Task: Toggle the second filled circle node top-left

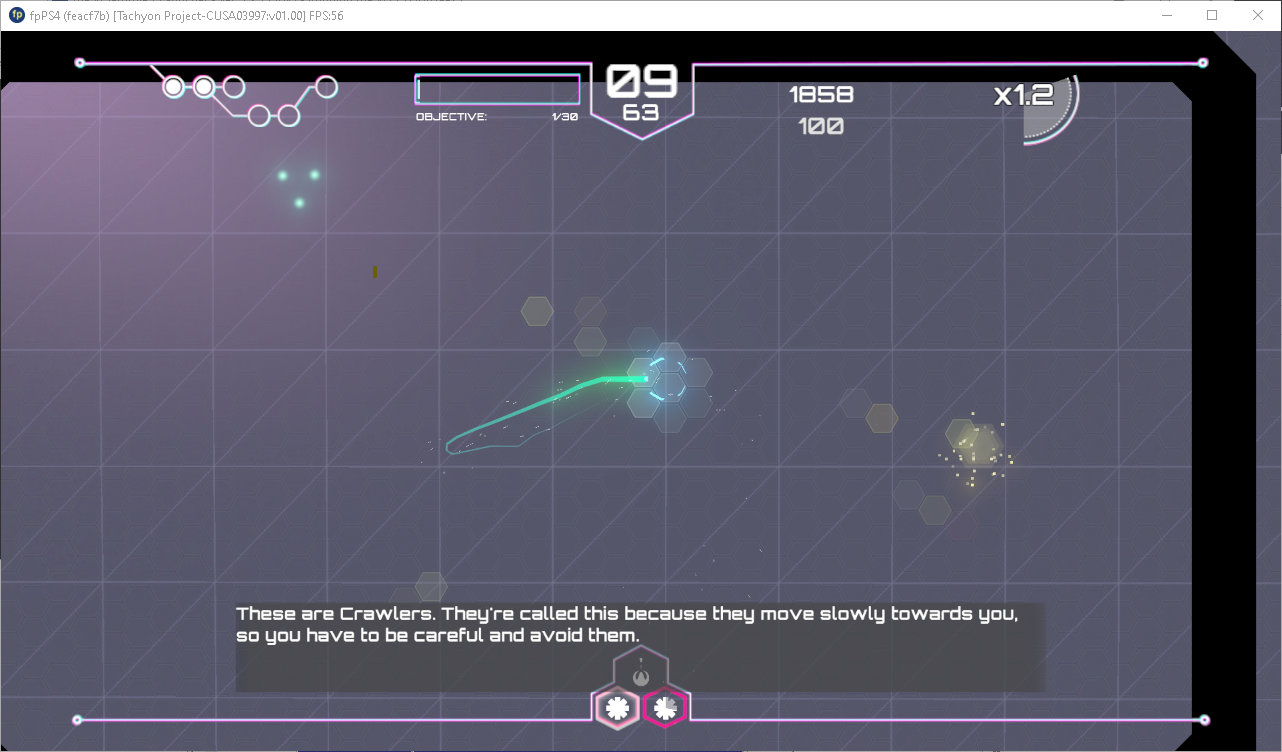Action: click(x=204, y=88)
